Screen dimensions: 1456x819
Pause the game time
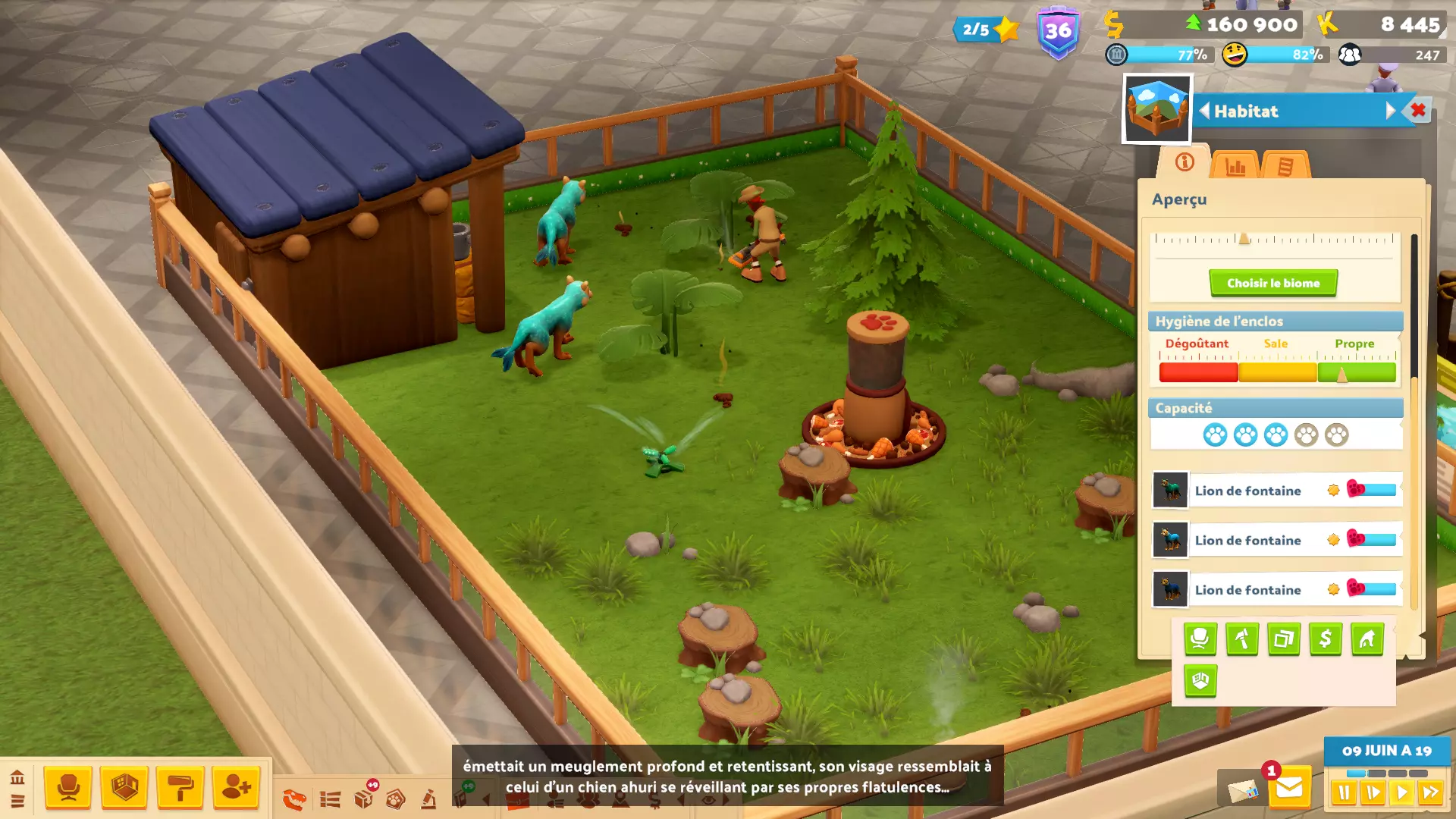[1344, 793]
